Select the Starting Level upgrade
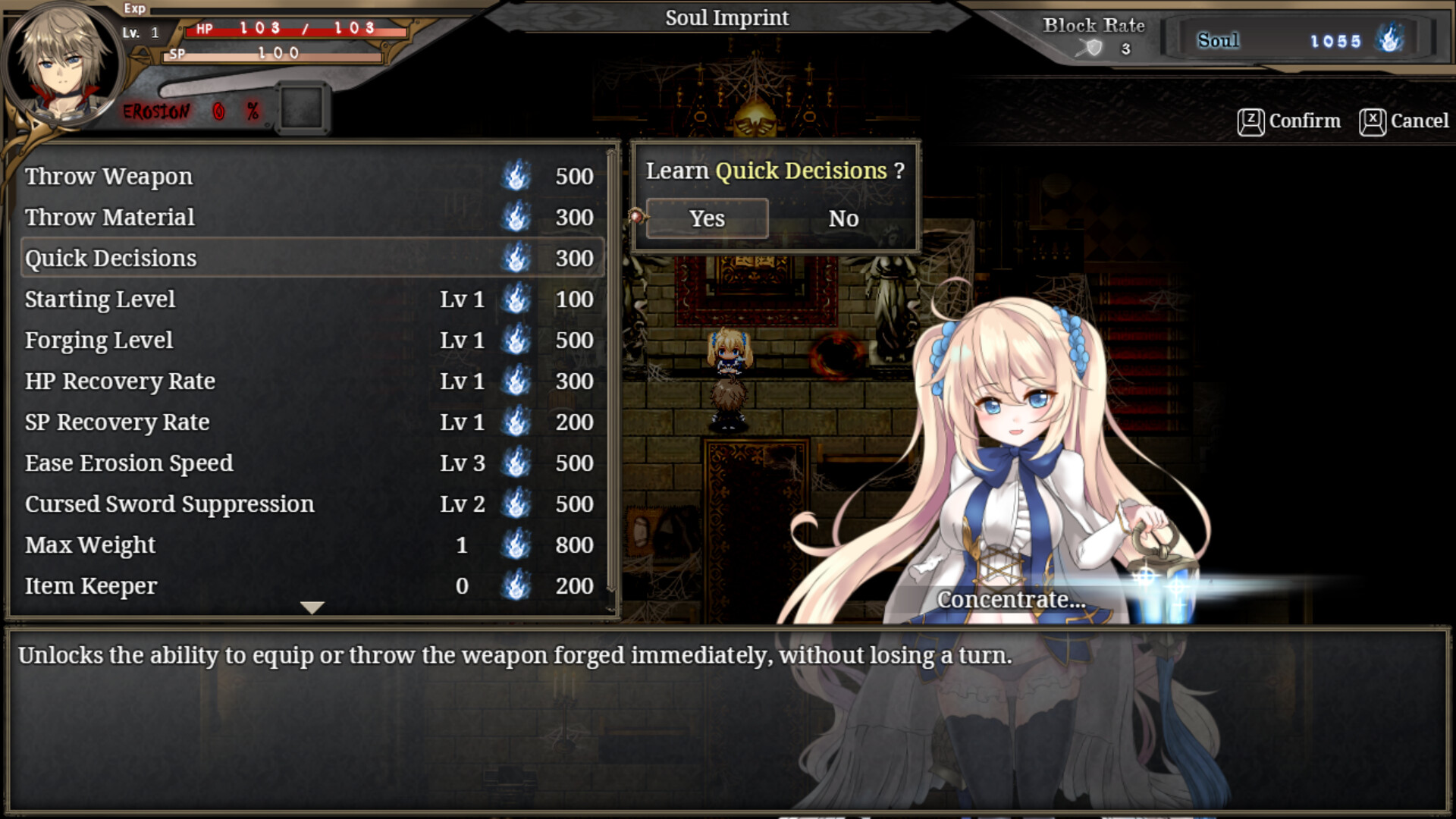 coord(100,299)
